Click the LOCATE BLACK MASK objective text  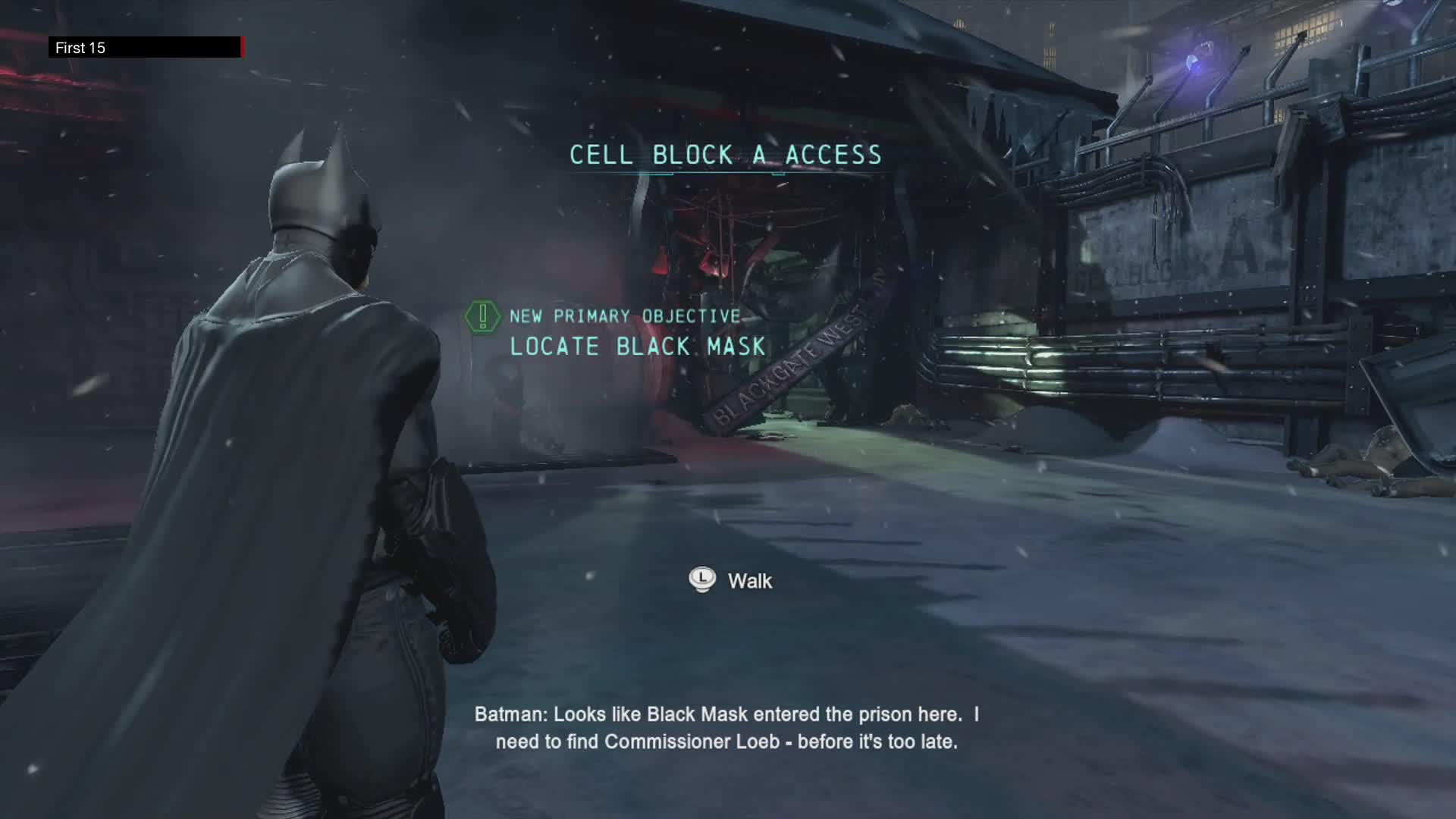637,347
